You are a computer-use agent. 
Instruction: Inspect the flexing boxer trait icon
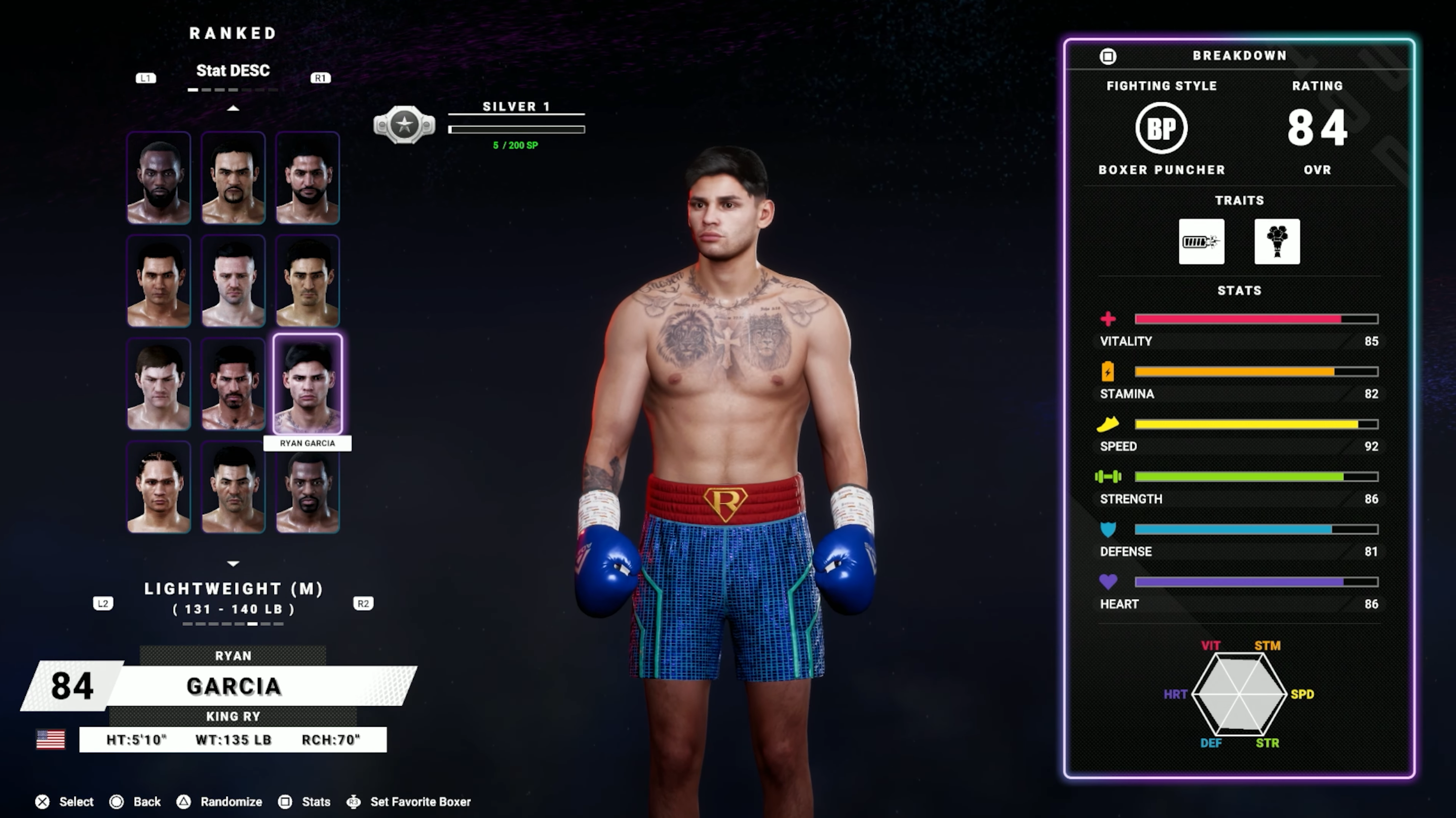pos(1277,241)
